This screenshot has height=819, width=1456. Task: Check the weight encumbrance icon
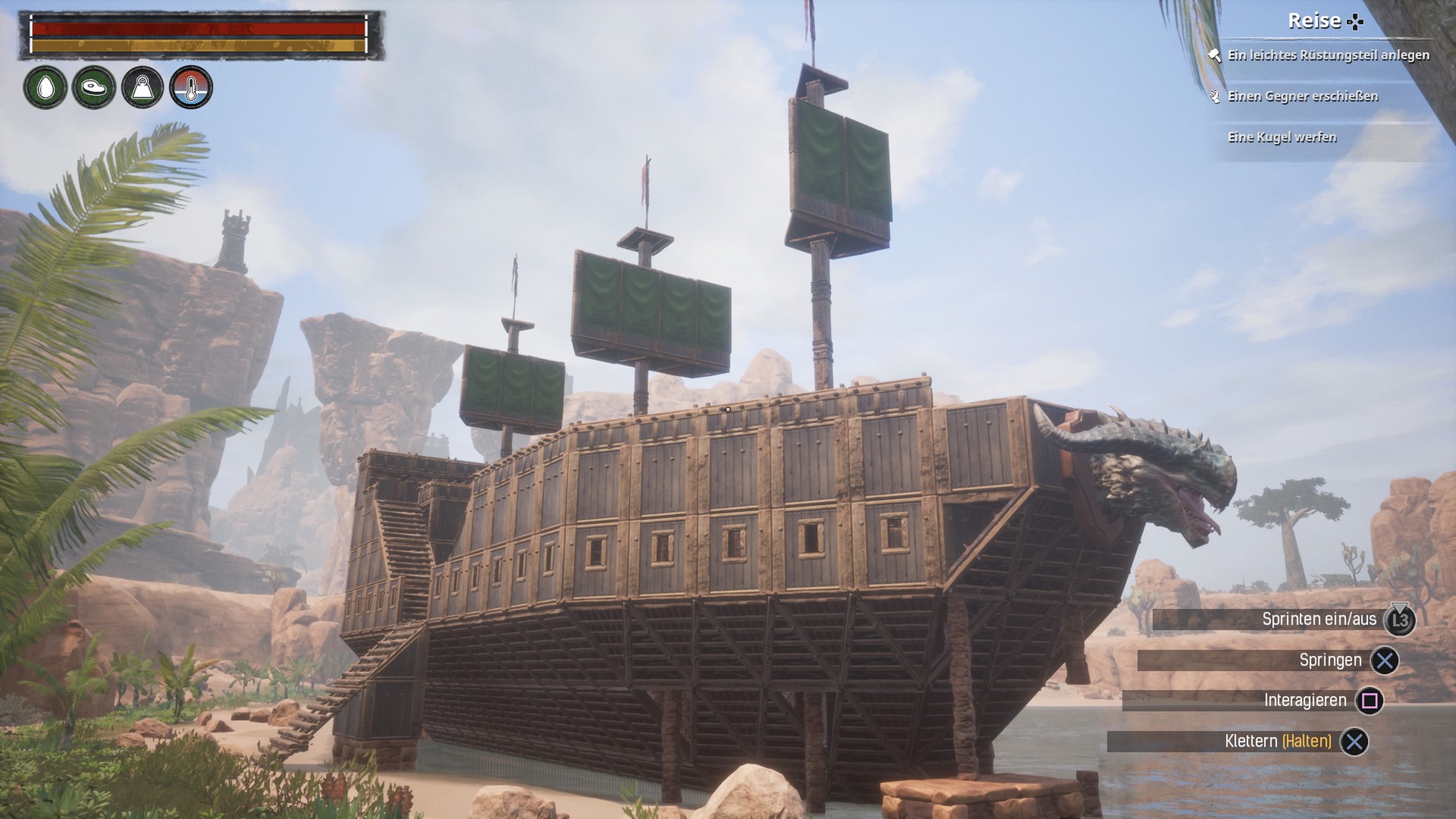[x=143, y=88]
